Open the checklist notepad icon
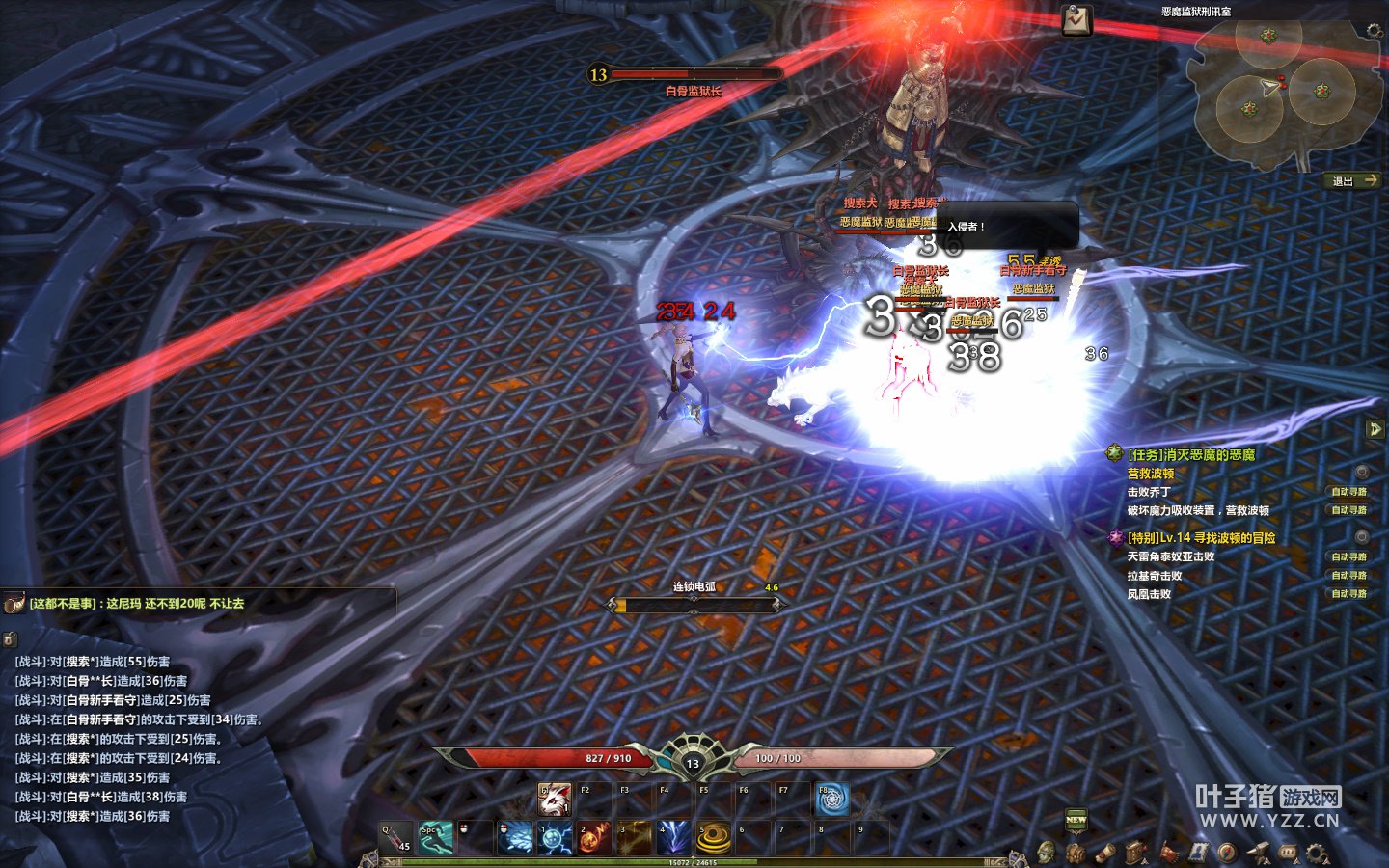The height and width of the screenshot is (868, 1389). [1076, 20]
